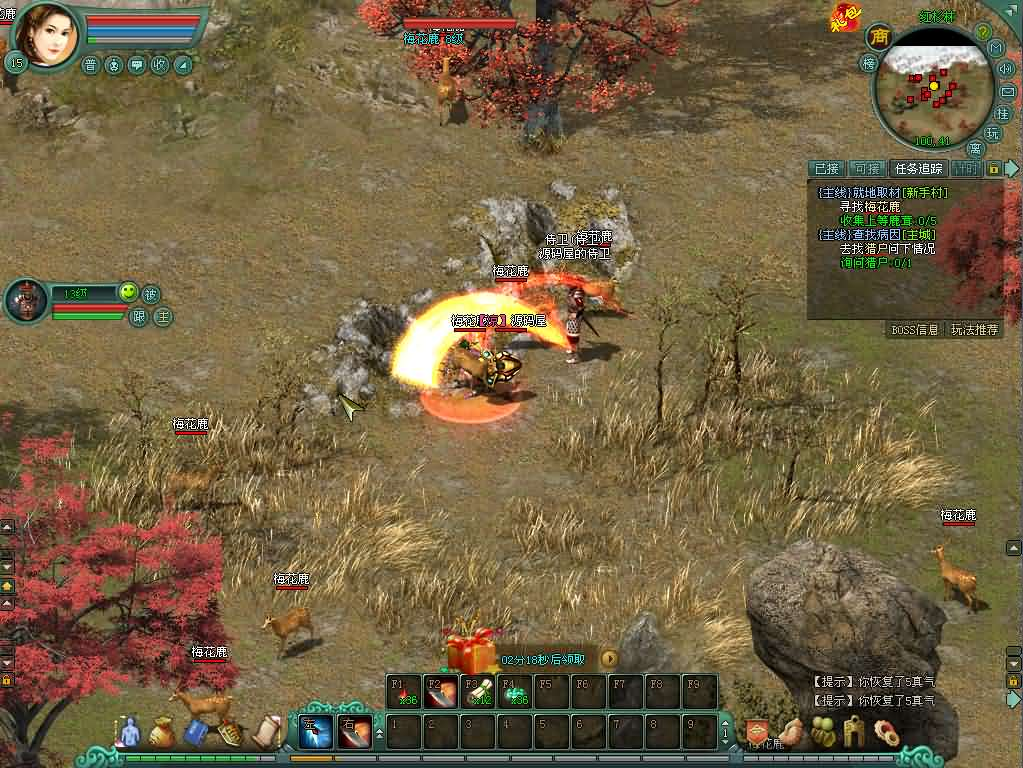The width and height of the screenshot is (1023, 768).
Task: Open the blue book skills icon
Action: 196,734
